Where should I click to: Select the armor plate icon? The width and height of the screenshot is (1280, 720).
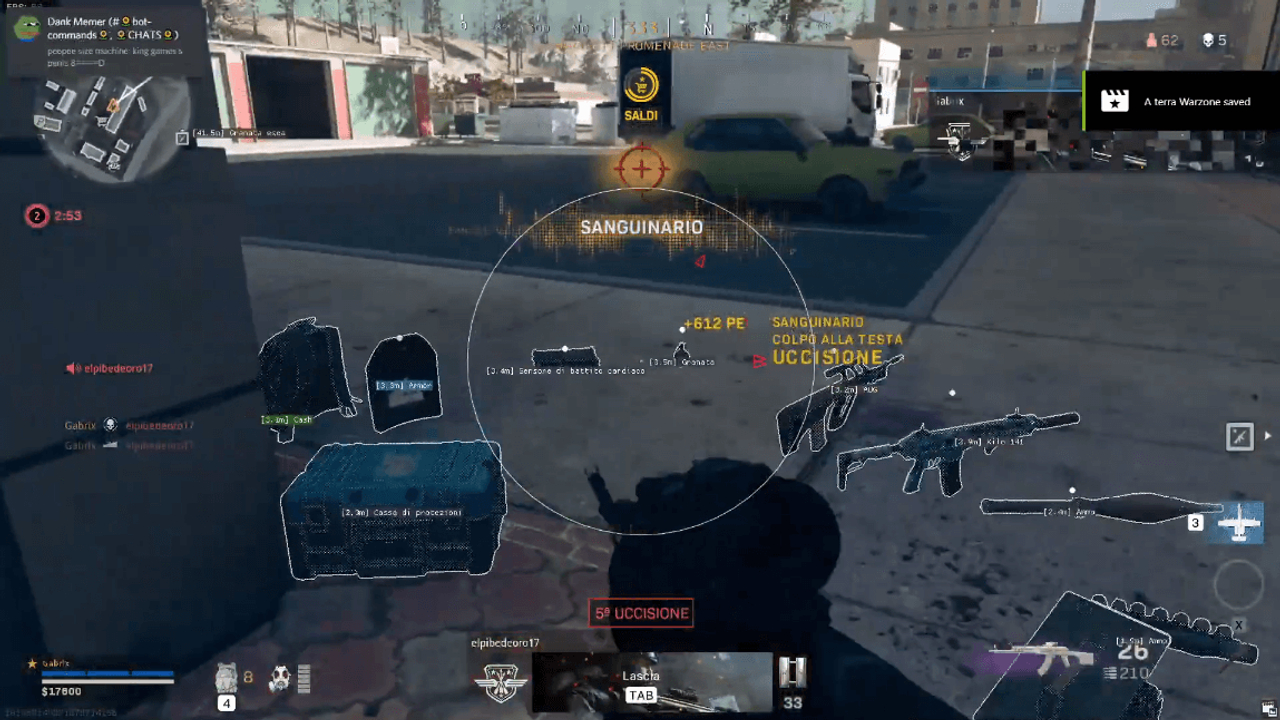tap(226, 677)
